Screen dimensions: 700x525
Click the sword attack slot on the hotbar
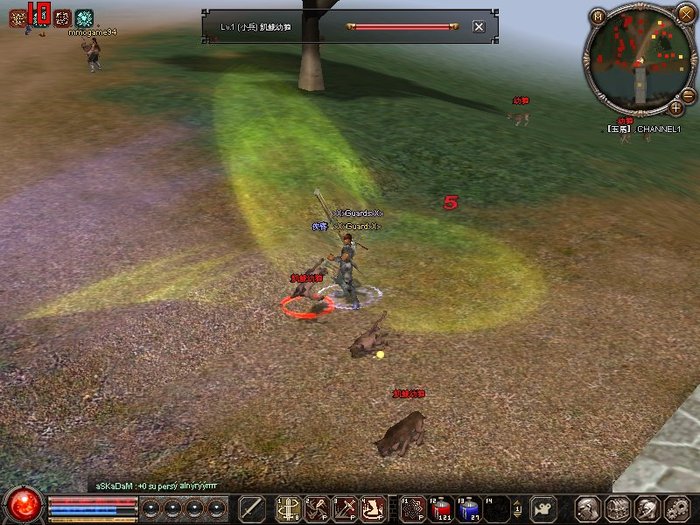(x=250, y=508)
